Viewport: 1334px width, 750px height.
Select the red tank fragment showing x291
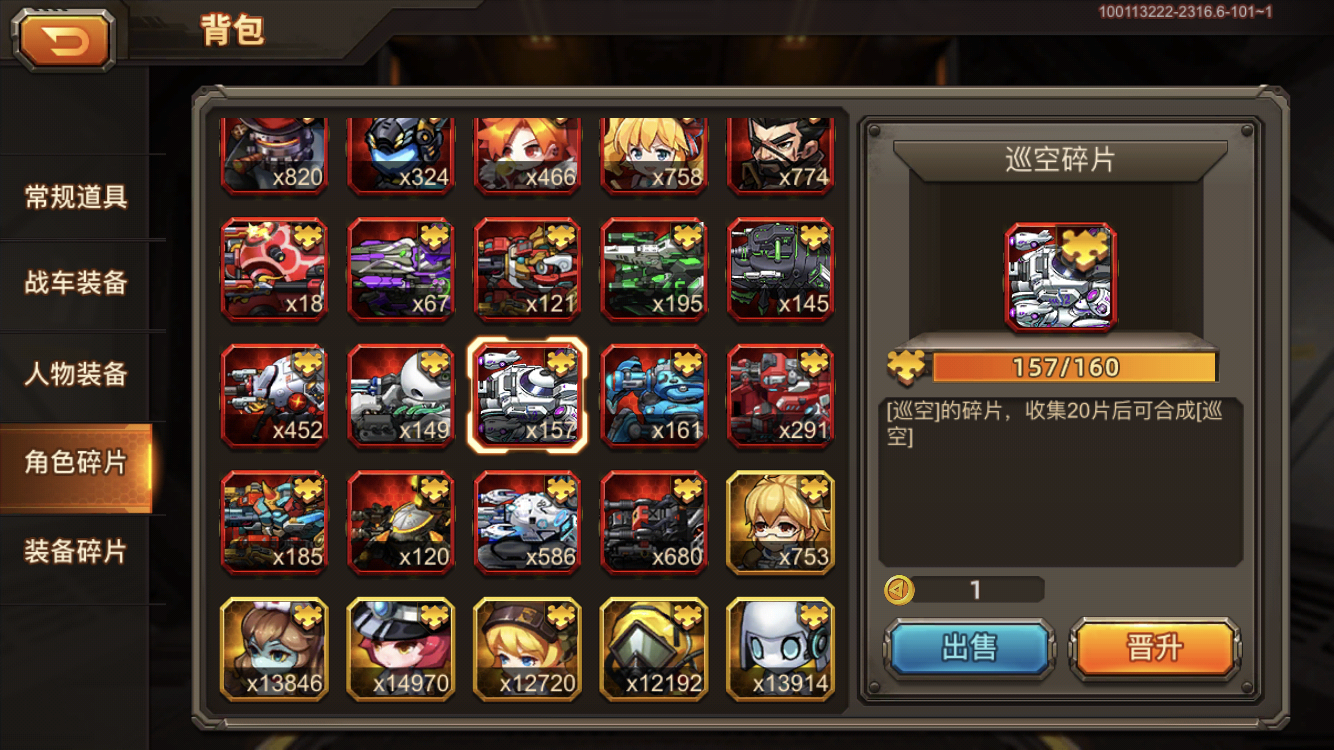[x=781, y=395]
